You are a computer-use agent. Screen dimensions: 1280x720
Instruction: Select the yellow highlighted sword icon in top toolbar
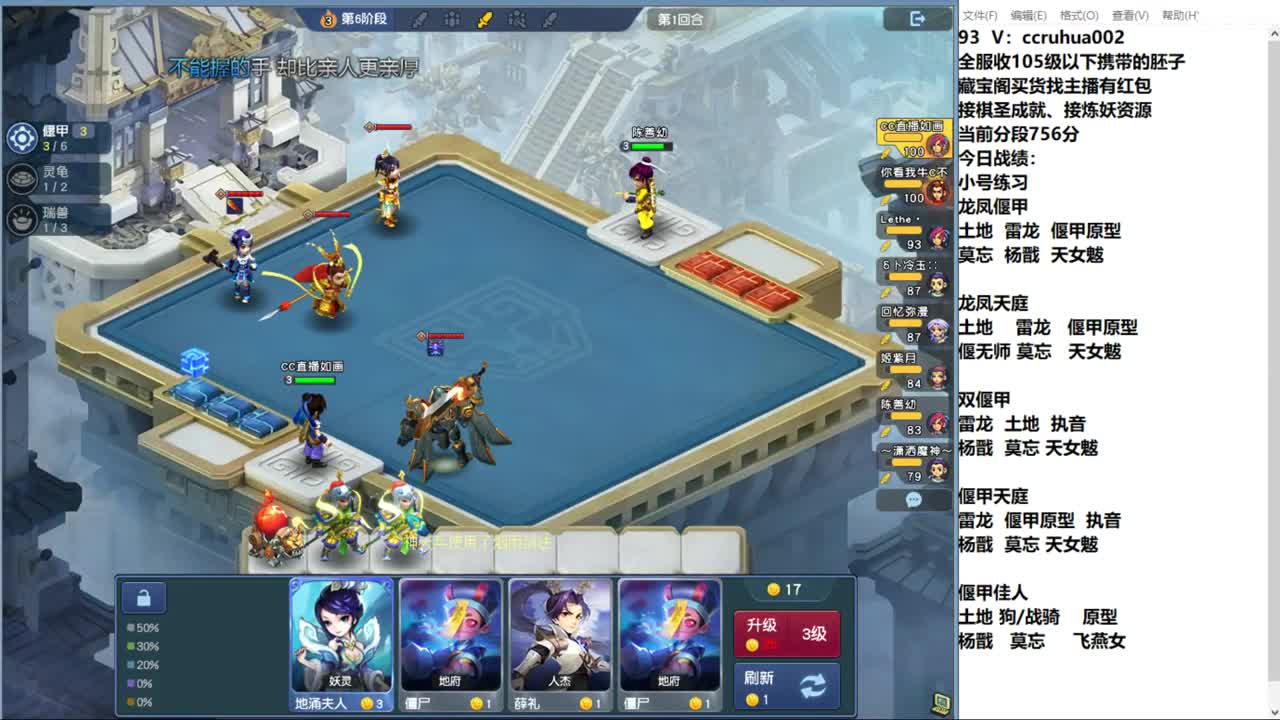484,18
